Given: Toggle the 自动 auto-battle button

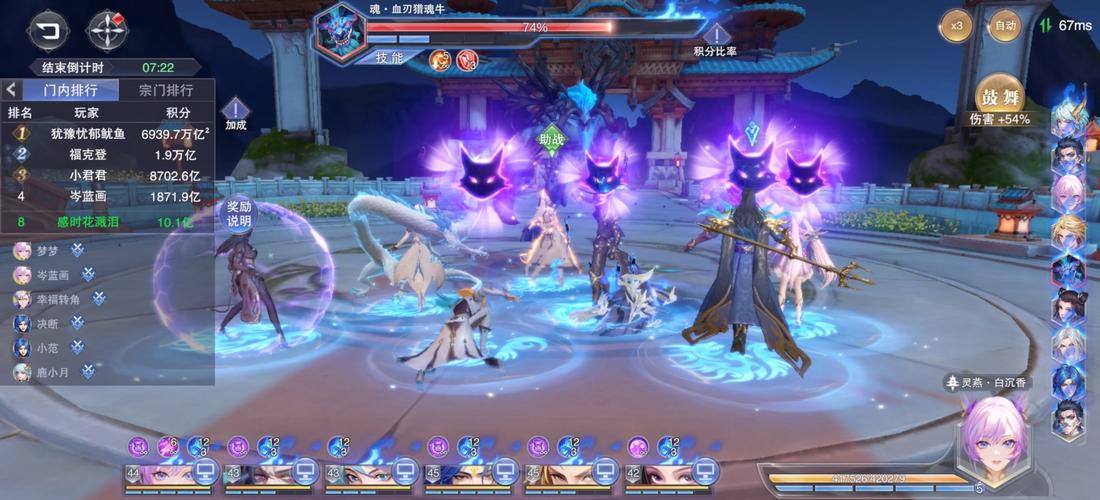Looking at the screenshot, I should tap(1004, 25).
